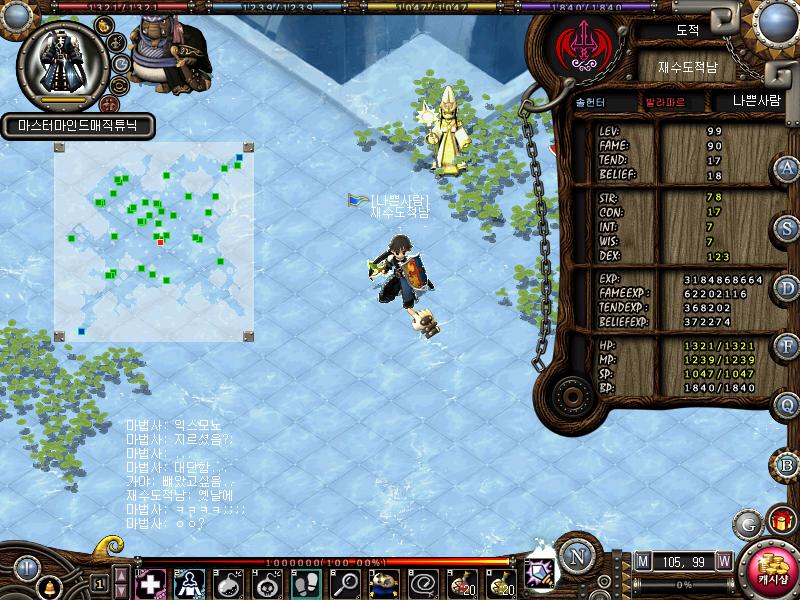The width and height of the screenshot is (800, 600).
Task: Click the round Q side button
Action: click(787, 405)
